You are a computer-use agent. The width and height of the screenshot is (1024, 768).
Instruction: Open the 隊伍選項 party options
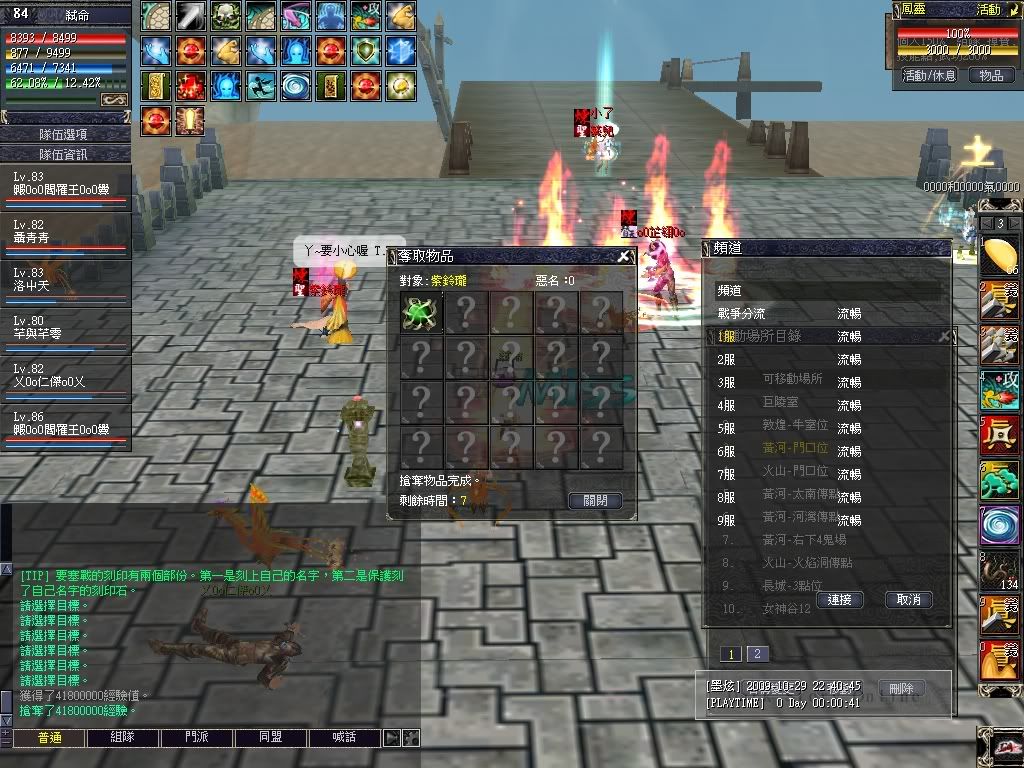65,134
